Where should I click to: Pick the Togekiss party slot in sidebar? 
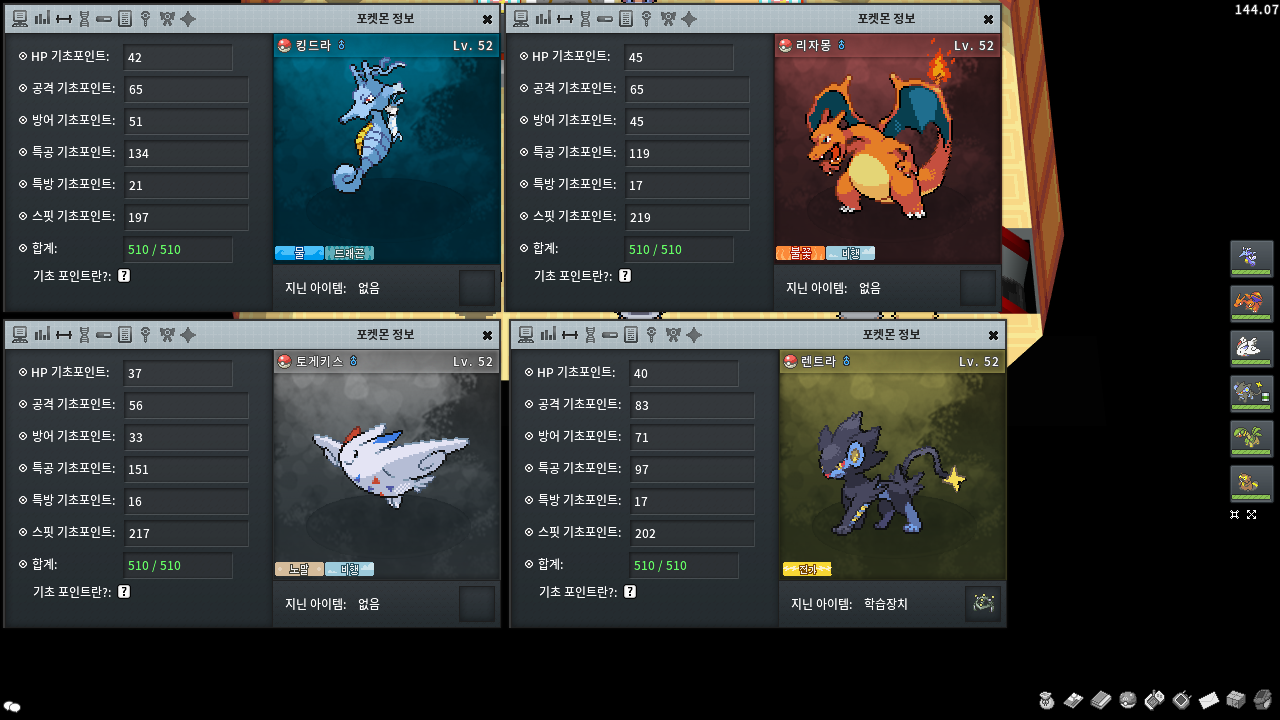pyautogui.click(x=1251, y=349)
